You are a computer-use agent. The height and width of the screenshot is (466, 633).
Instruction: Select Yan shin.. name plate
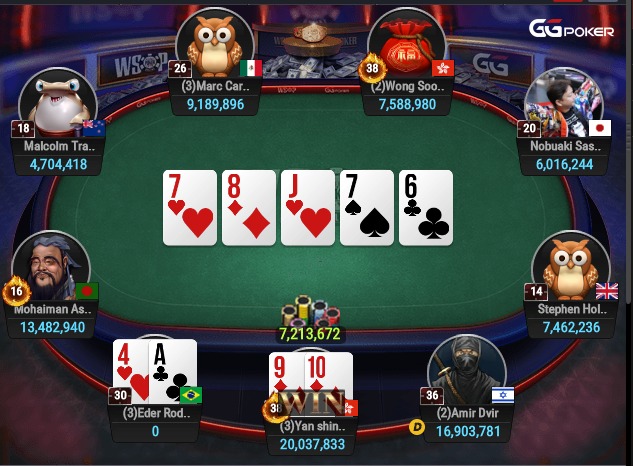coord(313,427)
